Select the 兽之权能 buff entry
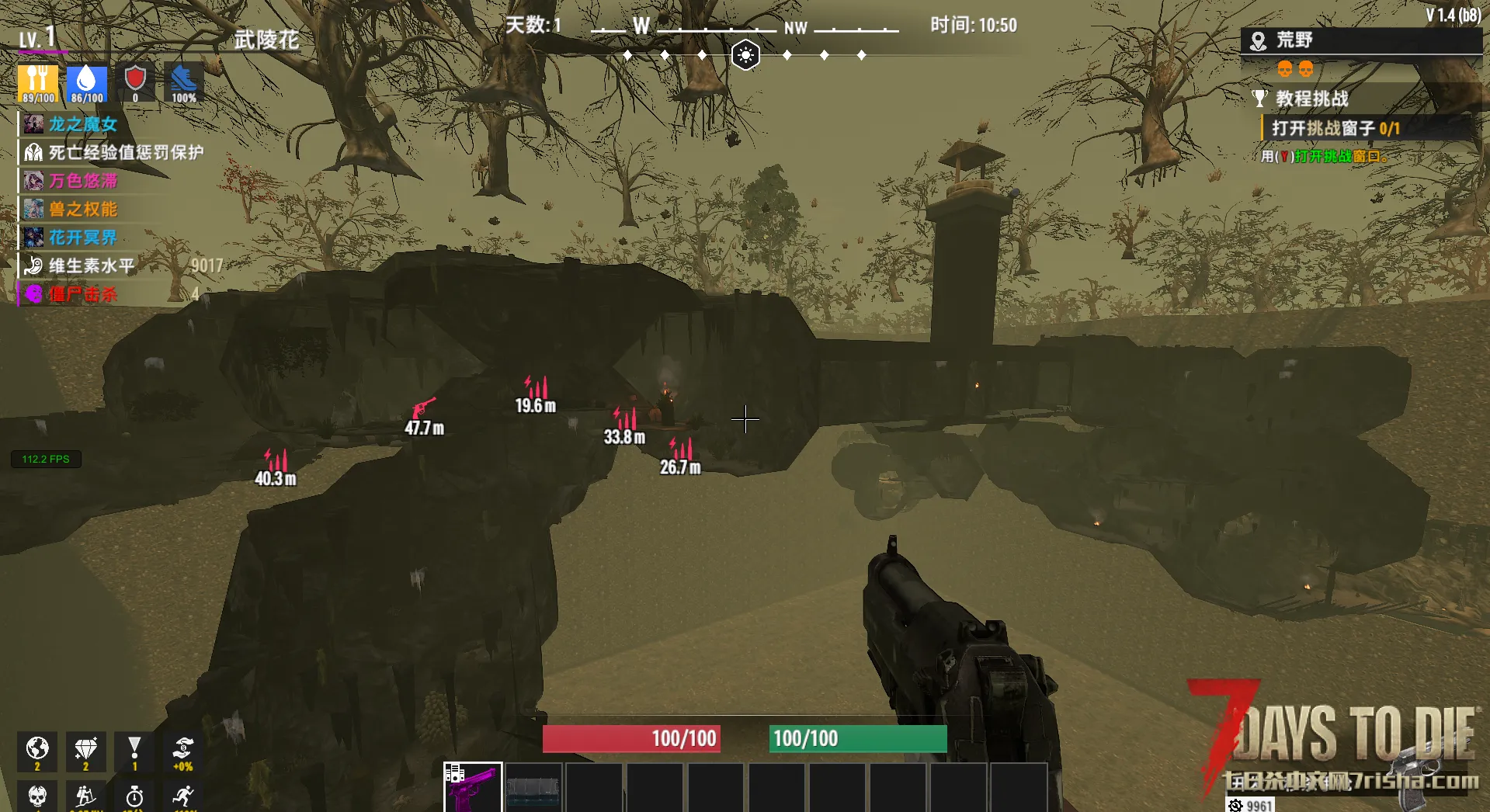The width and height of the screenshot is (1490, 812). (82, 210)
